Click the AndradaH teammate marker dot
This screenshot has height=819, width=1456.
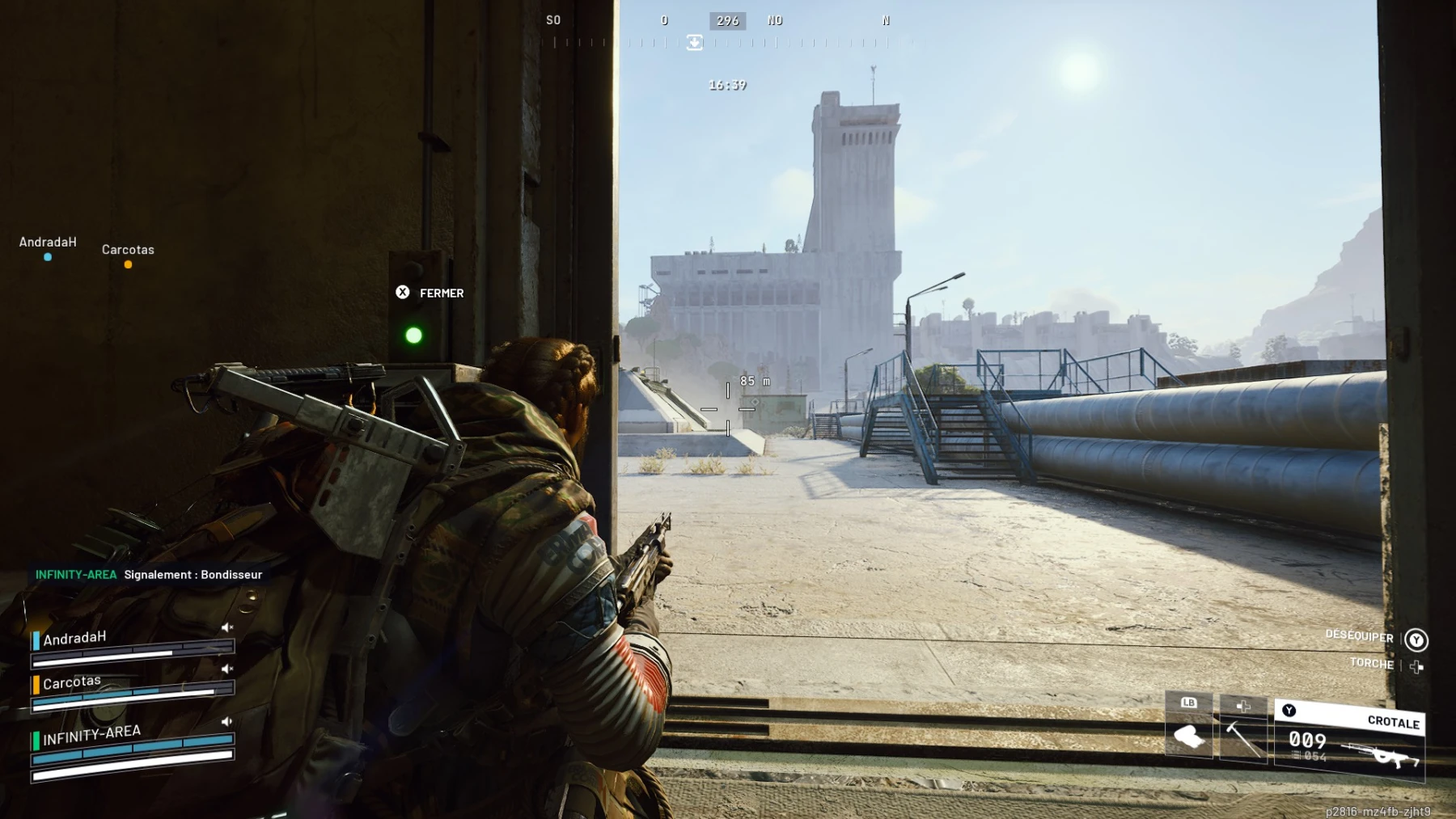48,257
